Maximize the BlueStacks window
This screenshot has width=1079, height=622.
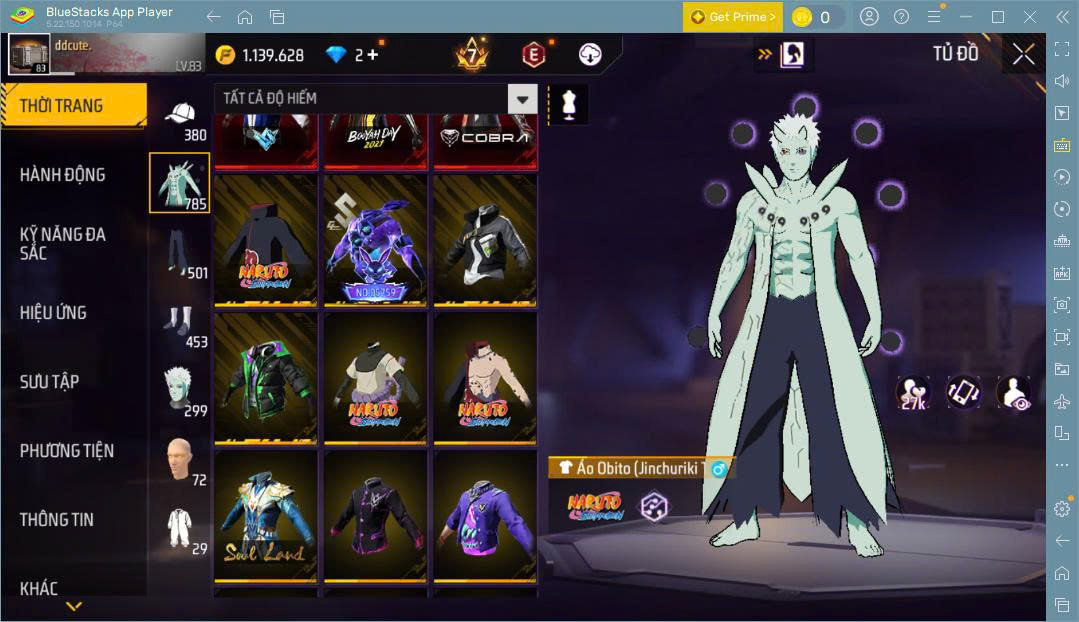coord(997,17)
